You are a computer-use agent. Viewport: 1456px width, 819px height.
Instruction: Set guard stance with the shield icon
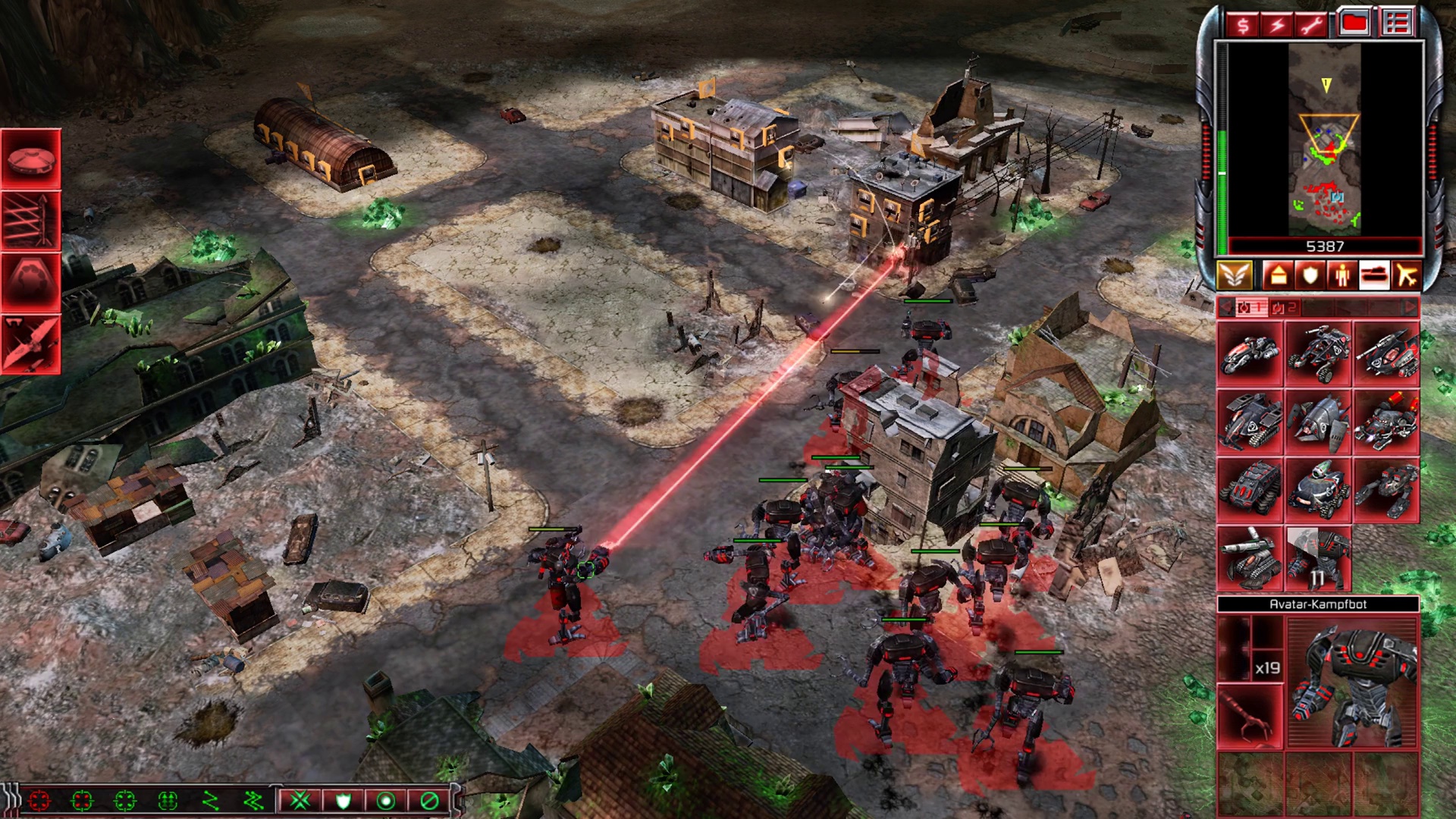pyautogui.click(x=343, y=801)
